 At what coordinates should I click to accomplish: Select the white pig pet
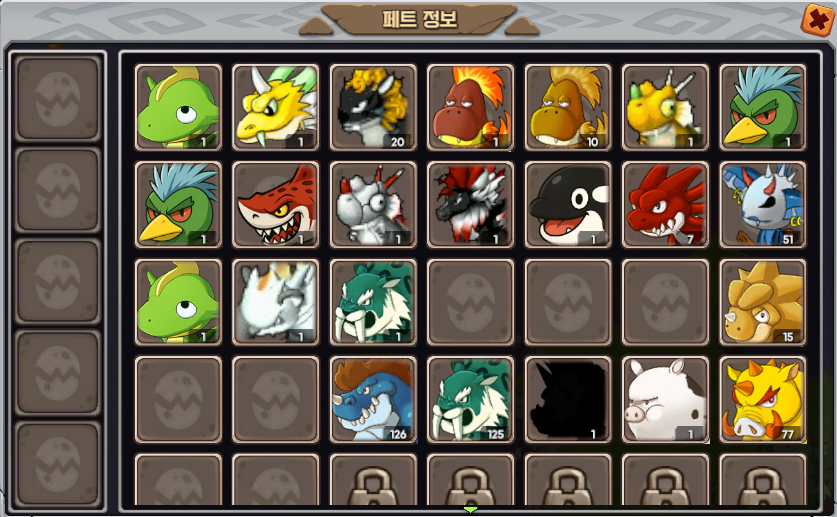(665, 399)
